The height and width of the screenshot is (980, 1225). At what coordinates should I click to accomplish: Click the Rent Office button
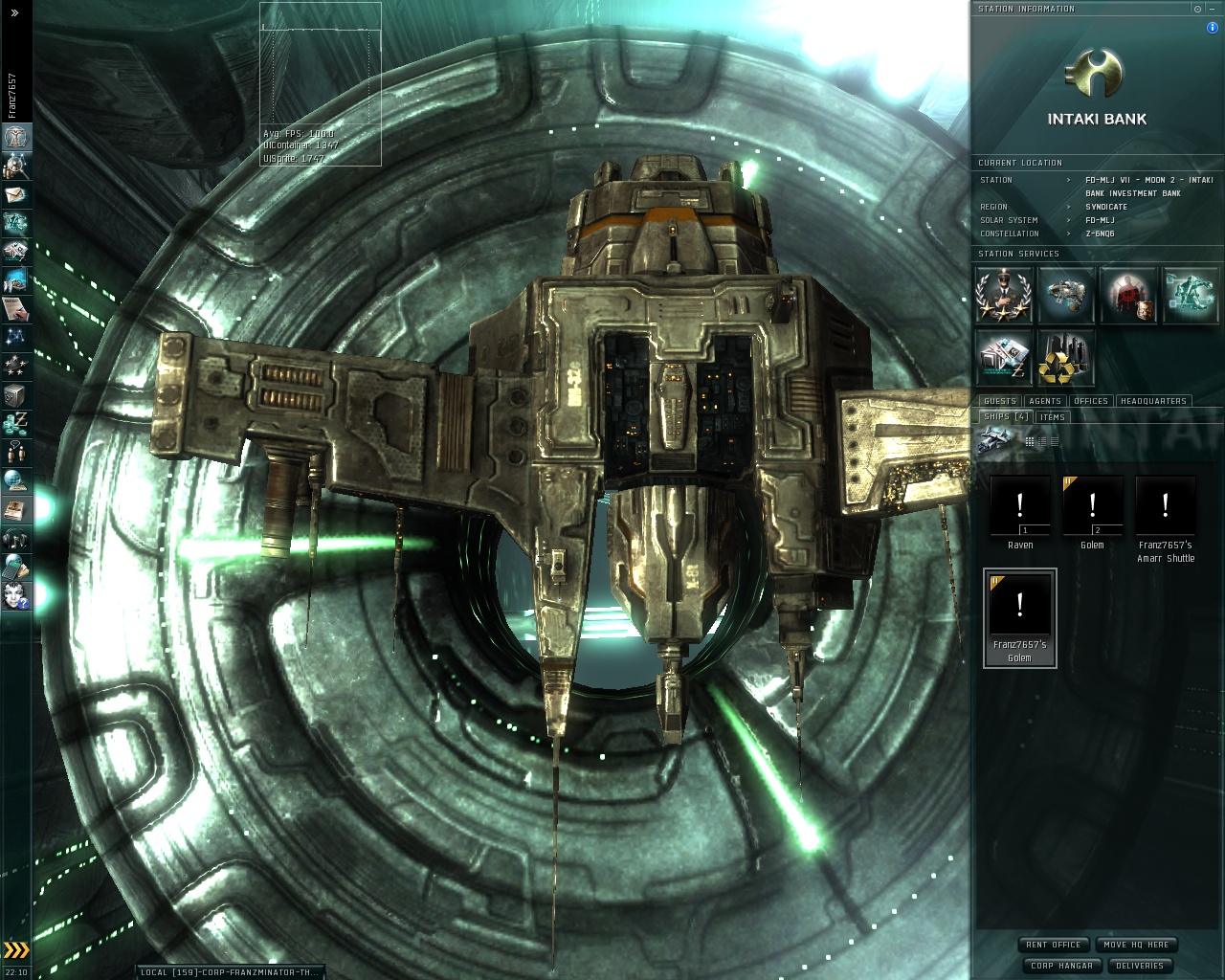[1053, 945]
